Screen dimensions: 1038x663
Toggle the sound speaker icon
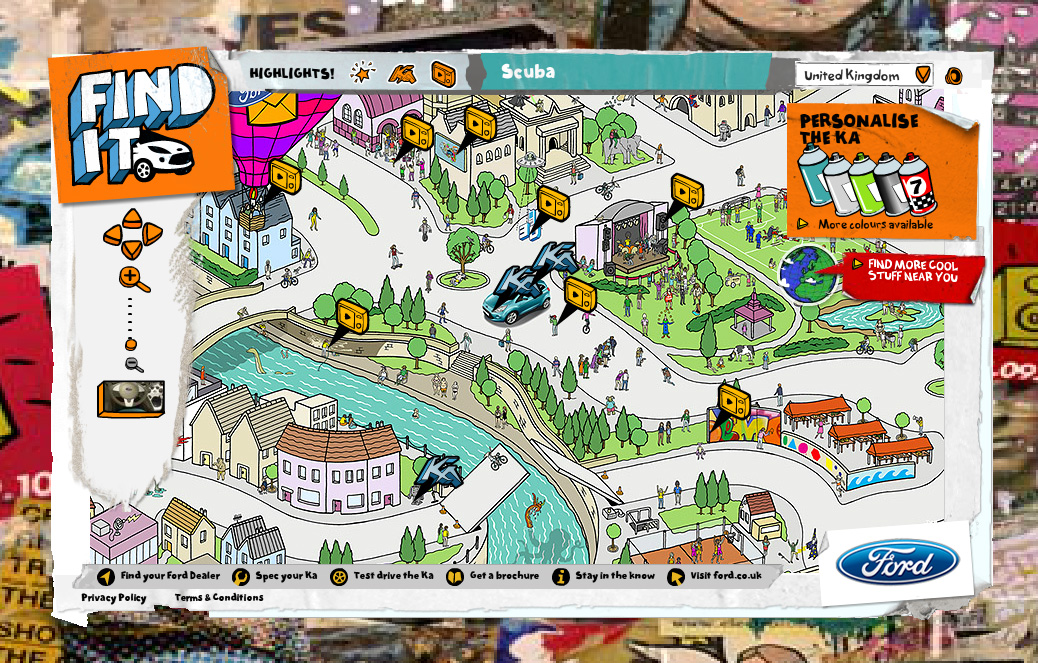954,75
